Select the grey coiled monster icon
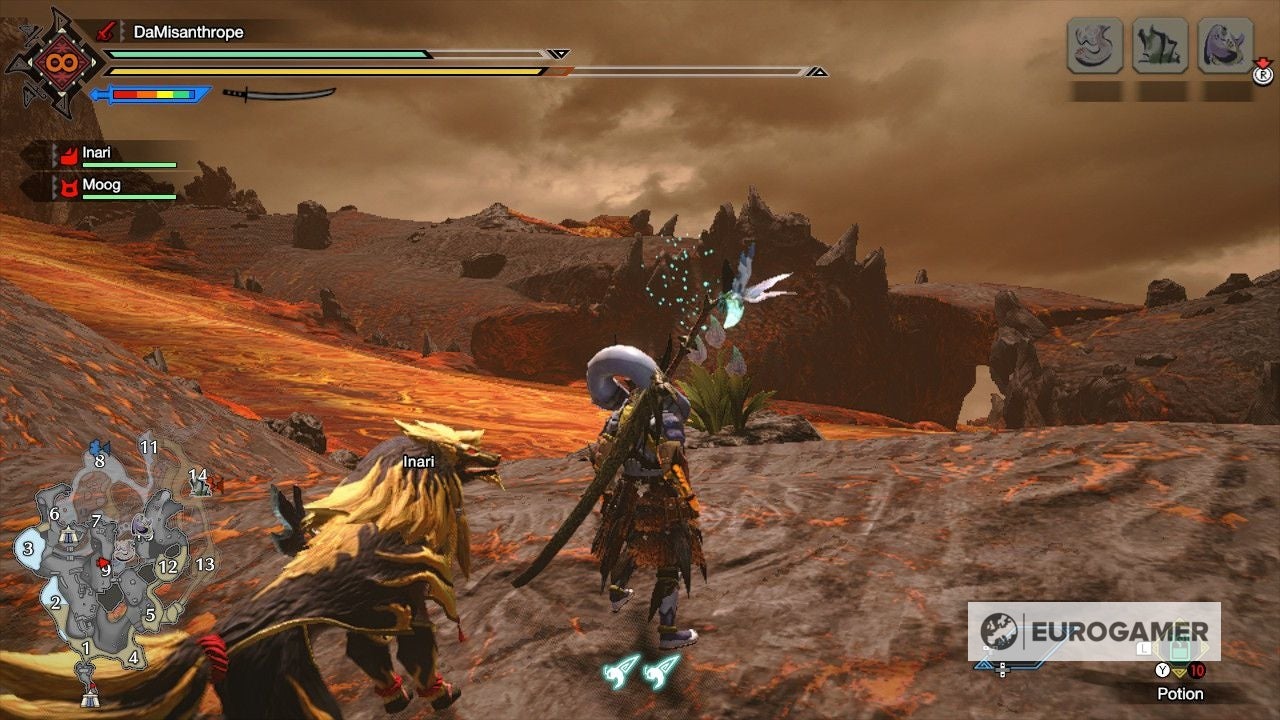The height and width of the screenshot is (720, 1280). pyautogui.click(x=1095, y=46)
